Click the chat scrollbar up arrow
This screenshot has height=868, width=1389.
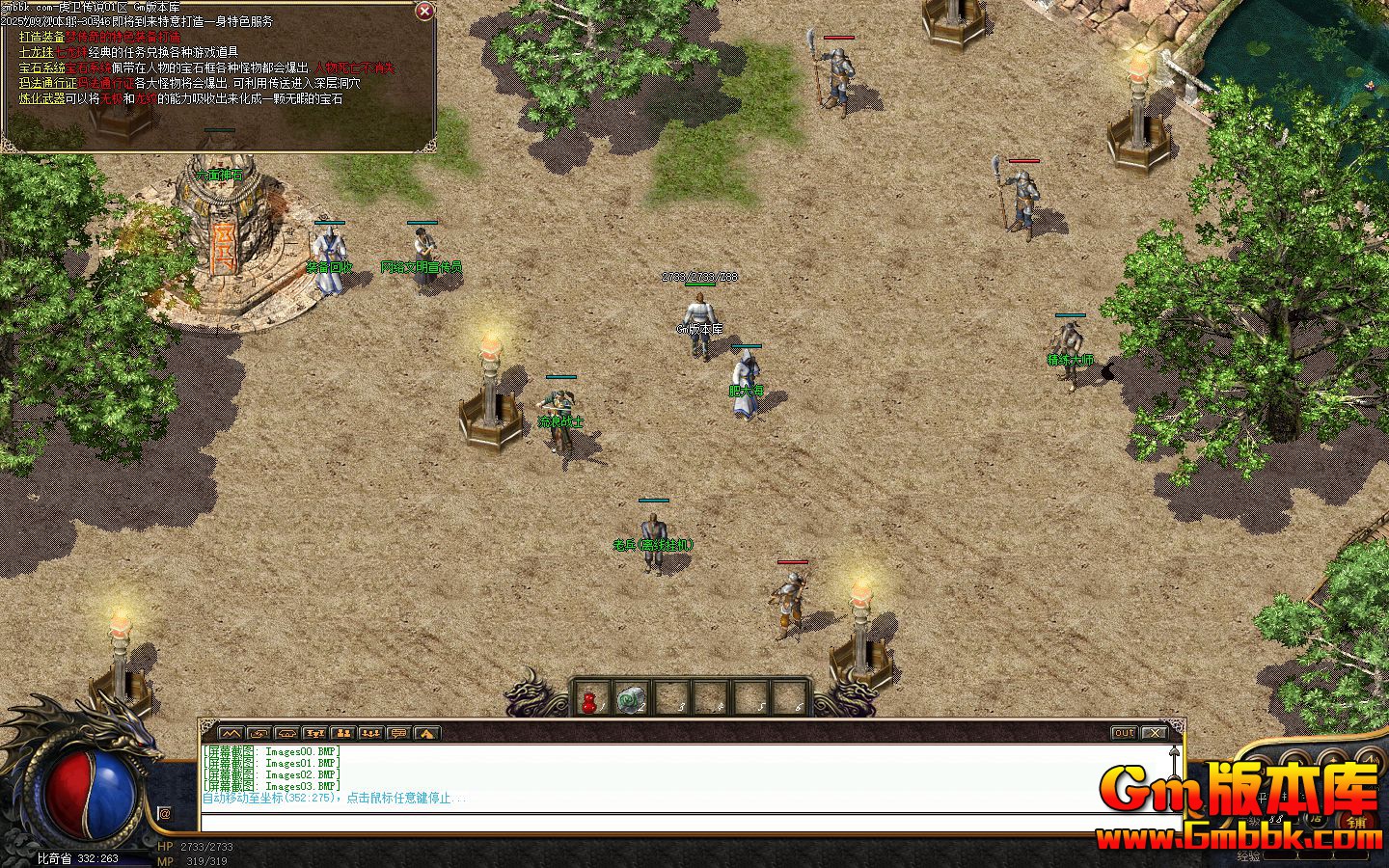1174,750
